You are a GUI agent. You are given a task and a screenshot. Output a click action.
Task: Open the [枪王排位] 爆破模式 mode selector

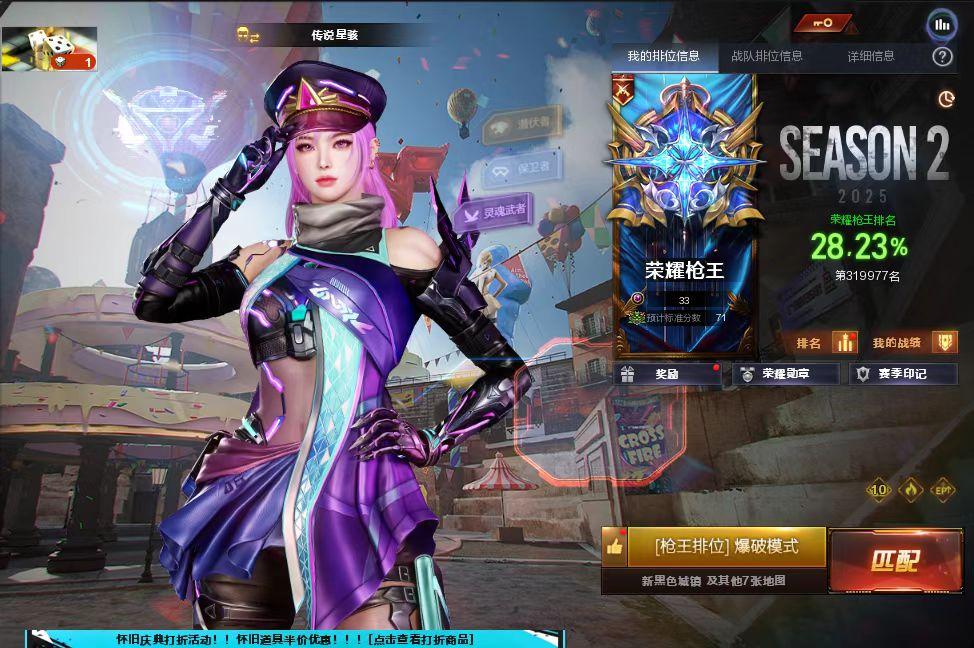[727, 547]
